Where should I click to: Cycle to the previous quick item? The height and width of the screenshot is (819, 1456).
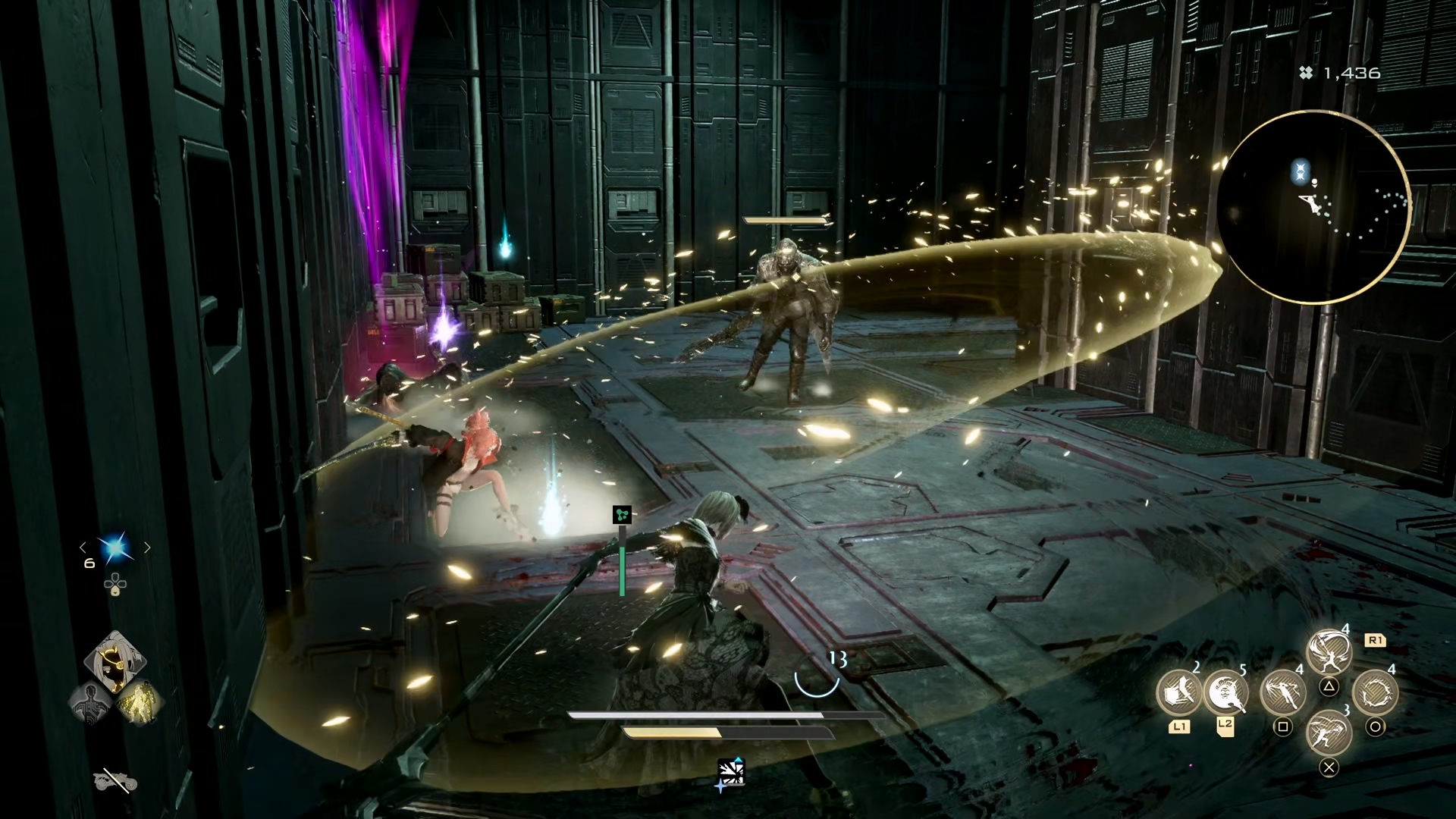point(83,548)
